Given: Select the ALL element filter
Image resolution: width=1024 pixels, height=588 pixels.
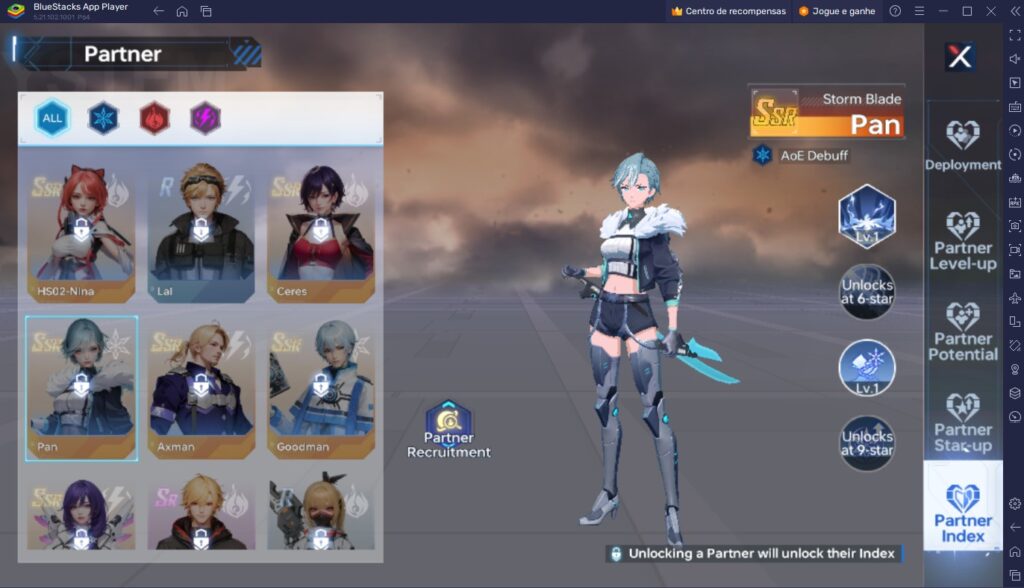Looking at the screenshot, I should tap(52, 119).
